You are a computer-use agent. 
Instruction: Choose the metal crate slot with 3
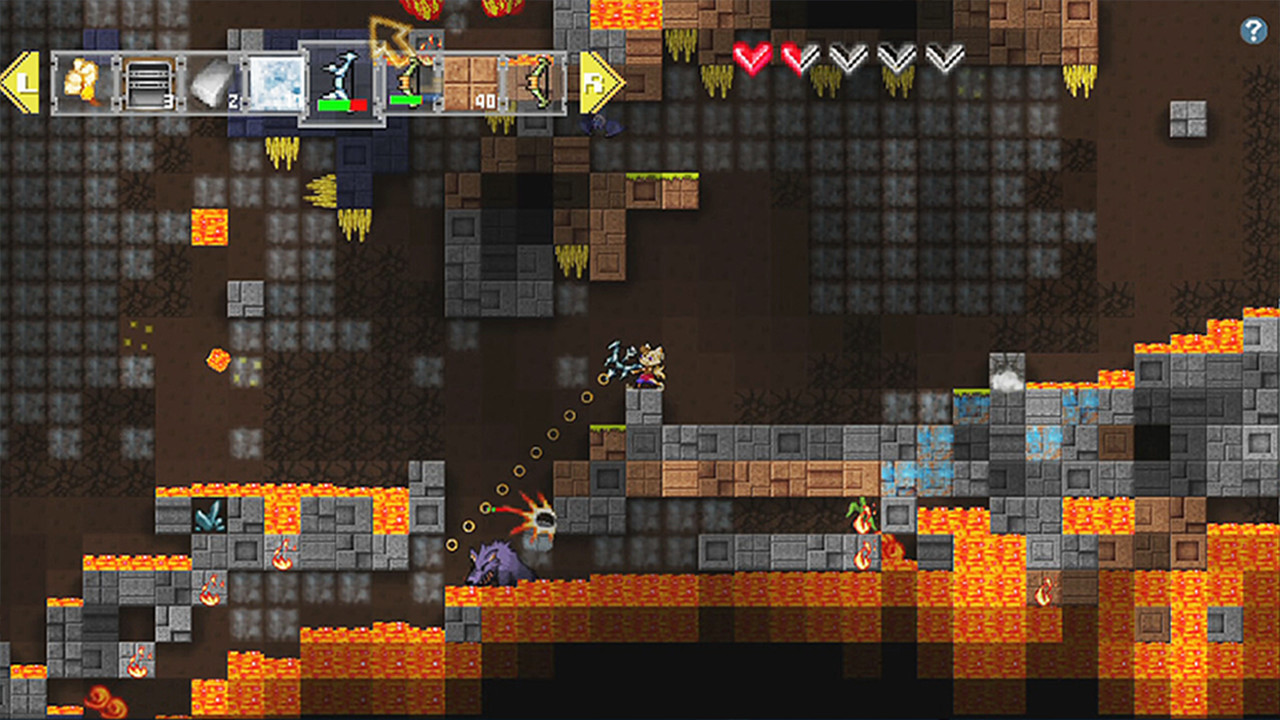point(147,82)
